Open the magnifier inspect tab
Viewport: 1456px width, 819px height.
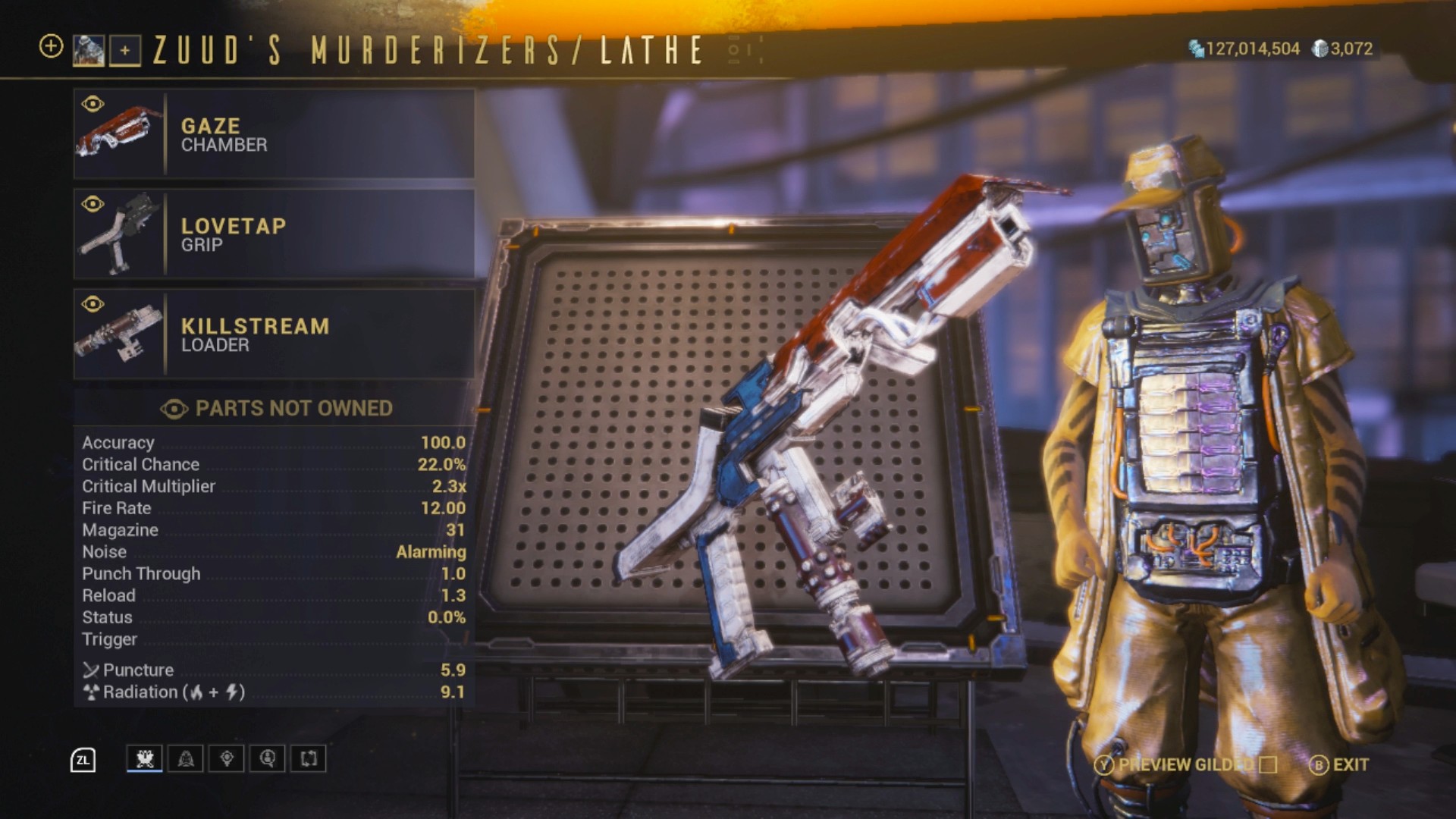268,758
